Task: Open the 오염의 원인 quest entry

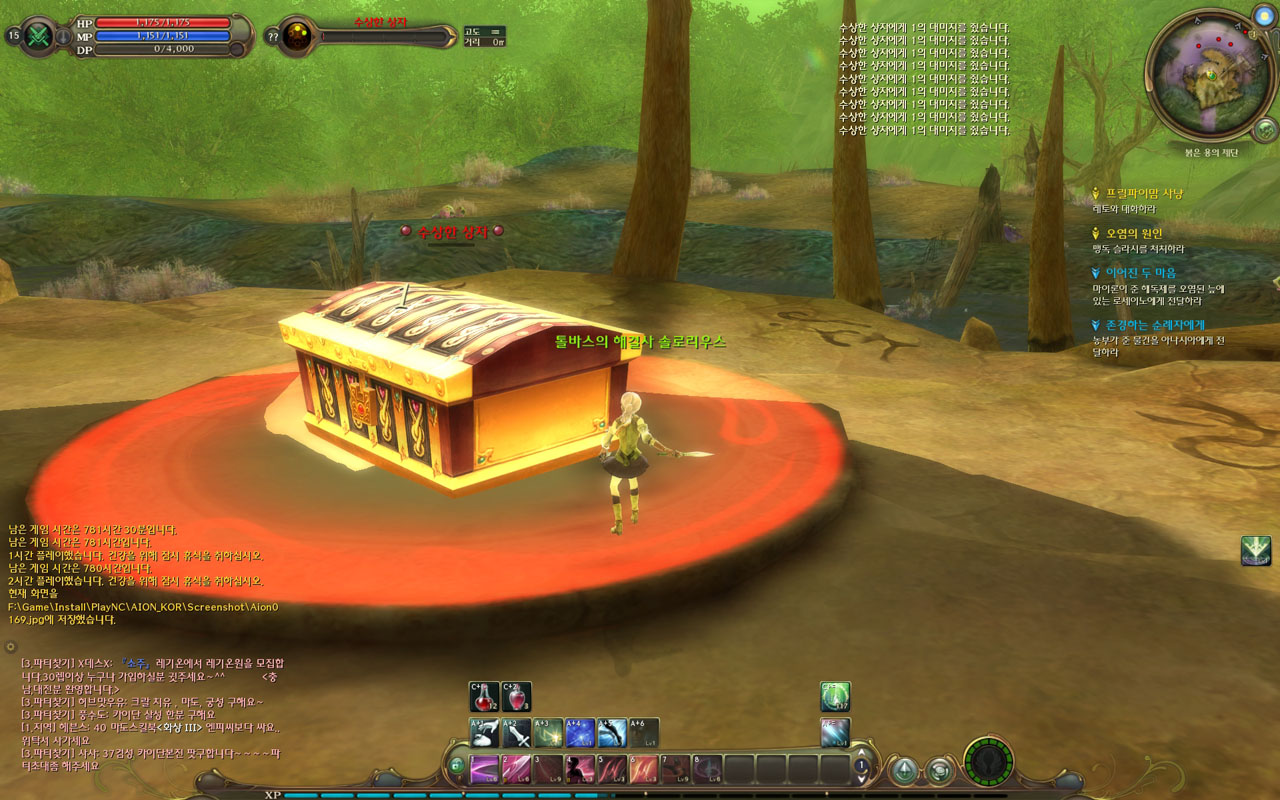Action: [1133, 233]
